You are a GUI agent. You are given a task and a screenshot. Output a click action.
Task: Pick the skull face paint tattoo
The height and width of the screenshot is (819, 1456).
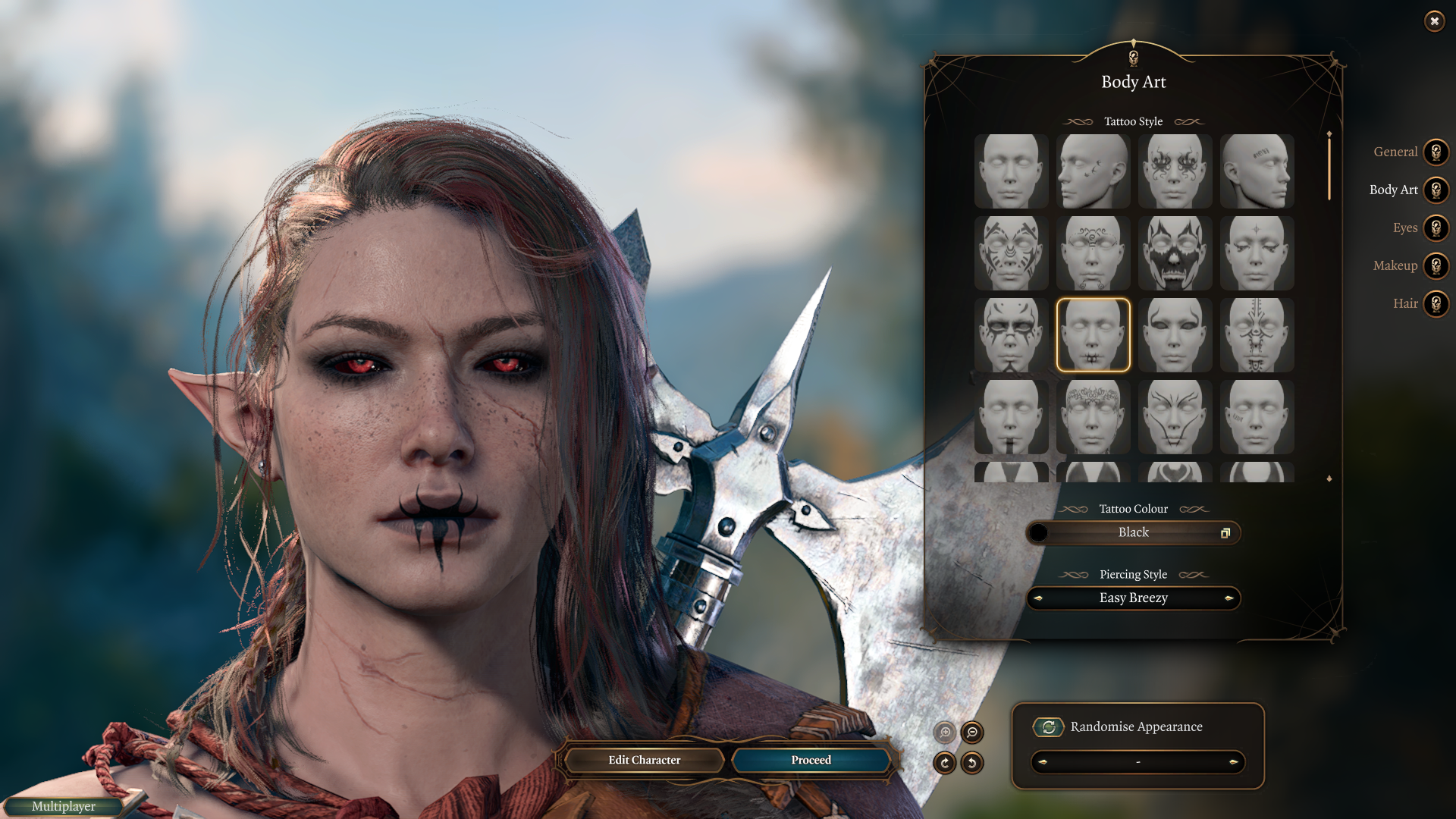pyautogui.click(x=1175, y=253)
